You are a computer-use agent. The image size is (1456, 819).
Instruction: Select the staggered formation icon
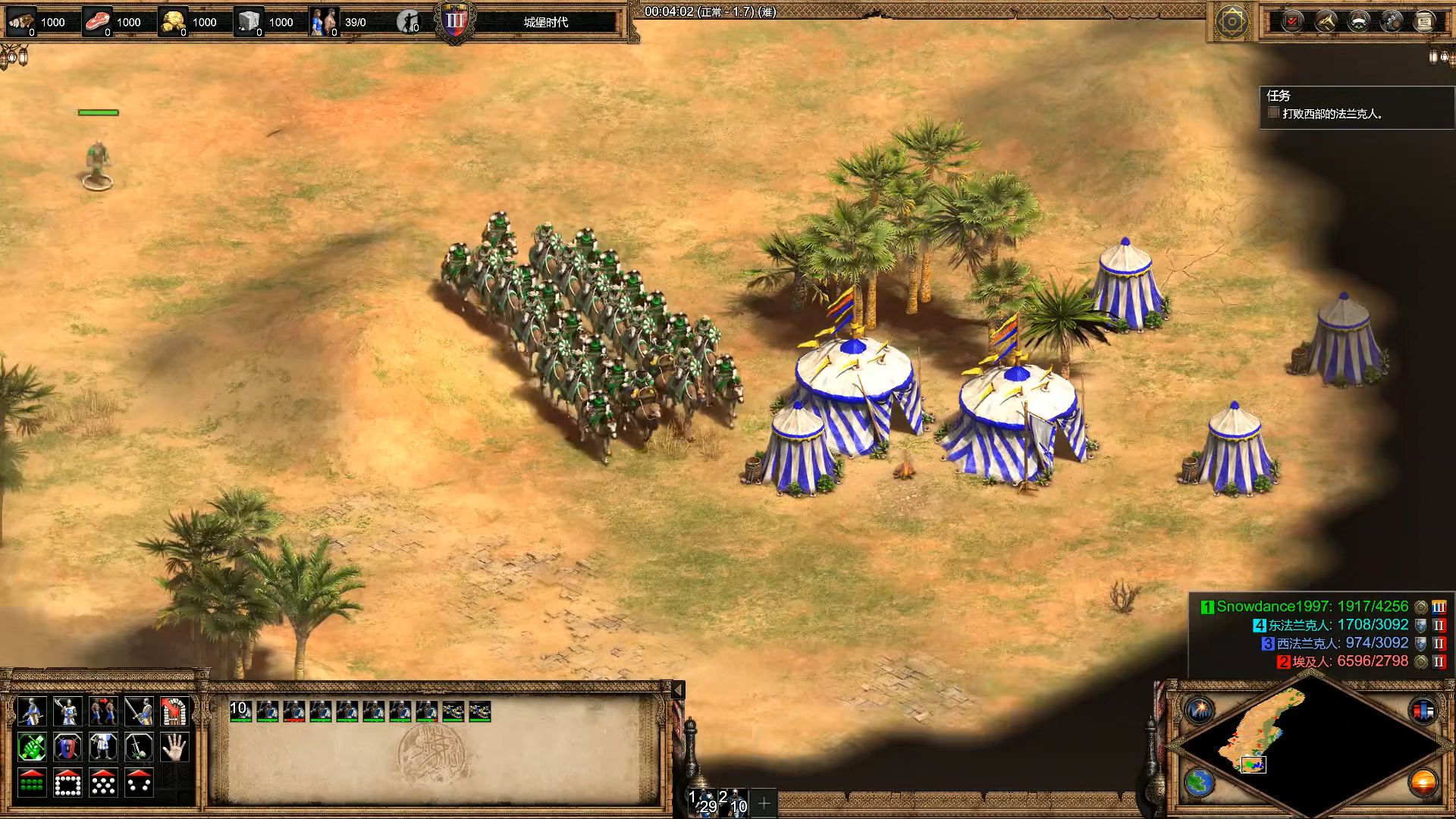click(x=103, y=783)
